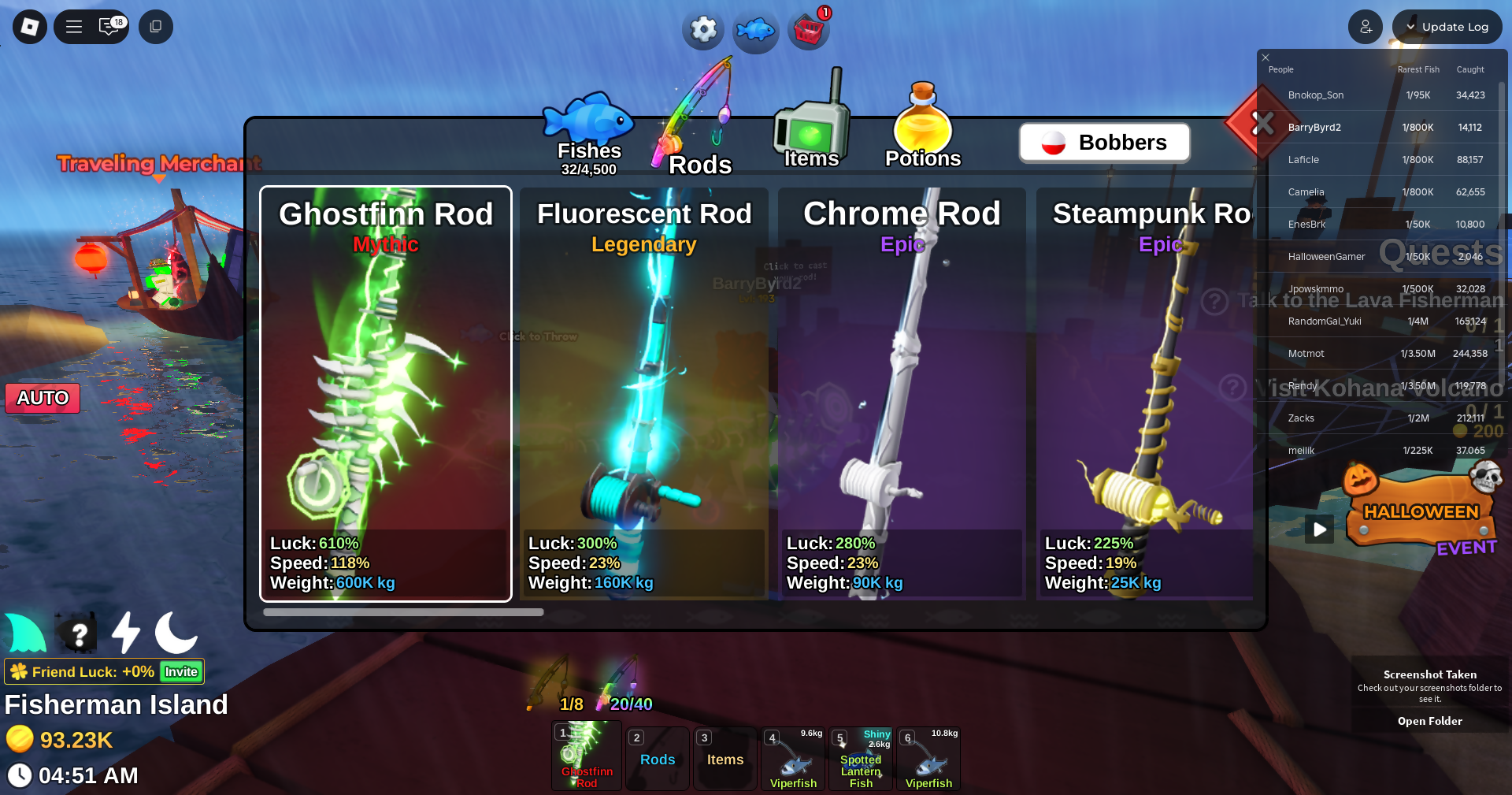Close the player leaderboard panel

pos(1266,58)
